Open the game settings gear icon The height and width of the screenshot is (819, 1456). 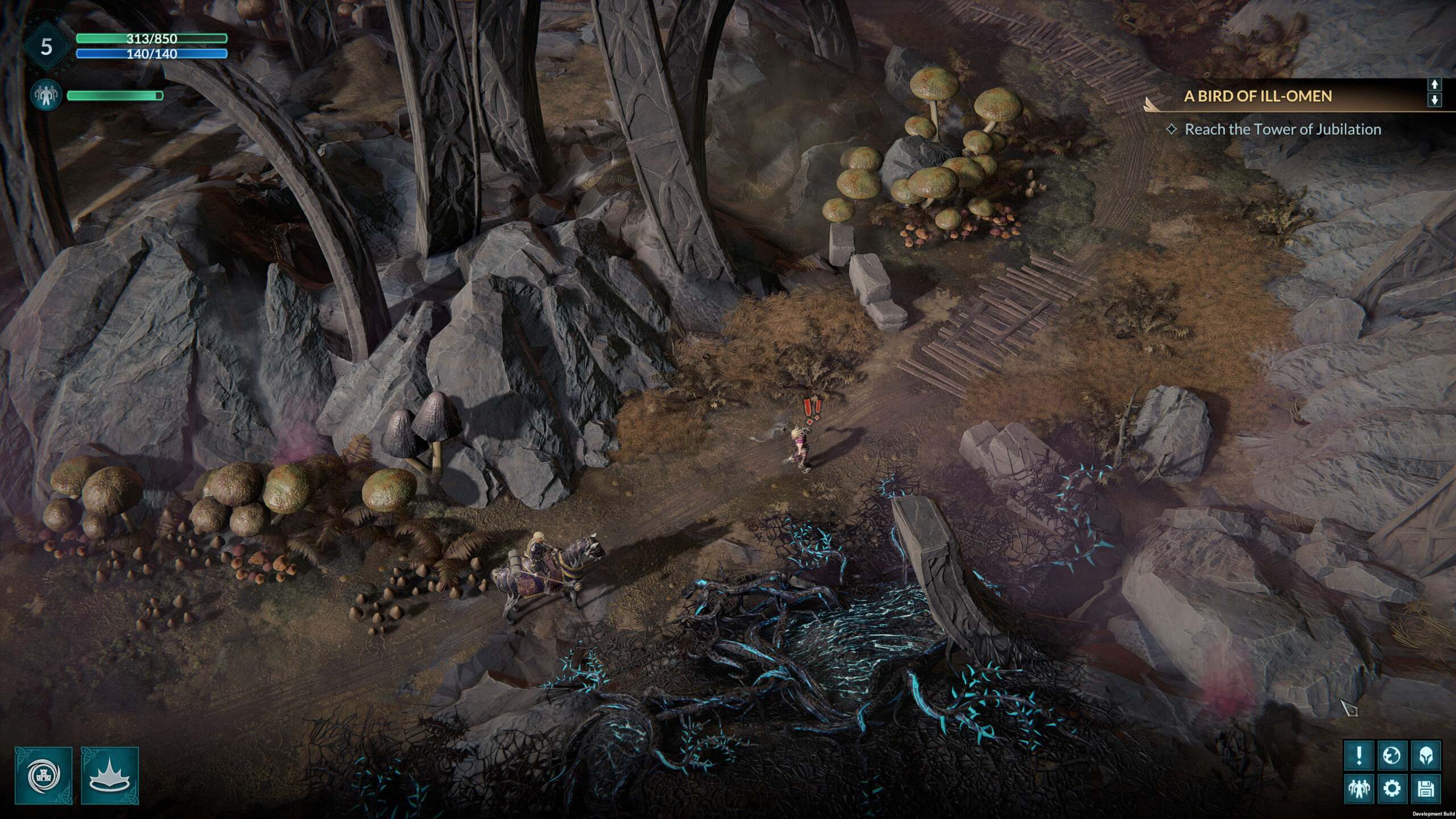point(1392,789)
